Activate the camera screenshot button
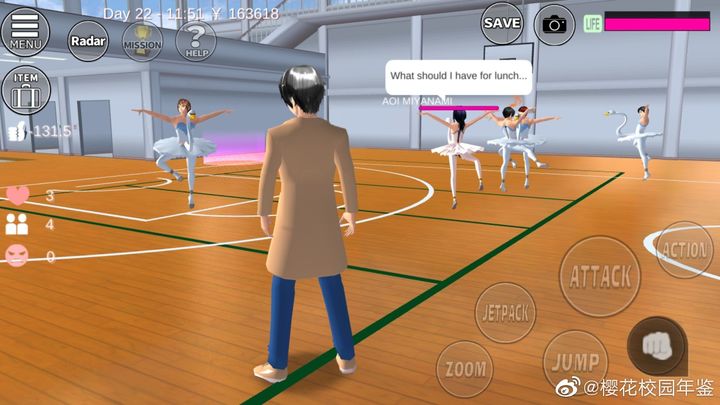 point(554,24)
